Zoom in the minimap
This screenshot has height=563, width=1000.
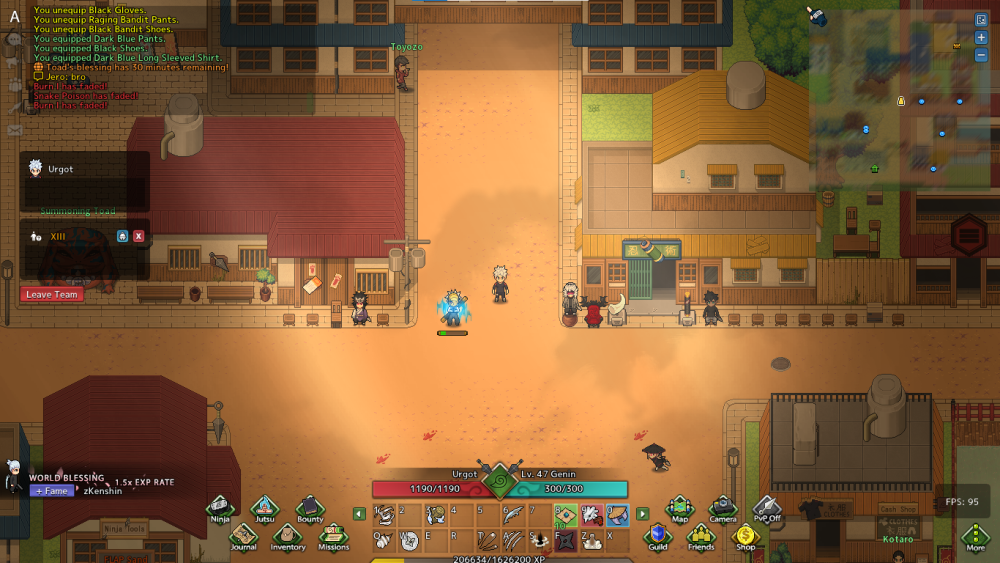coord(981,37)
